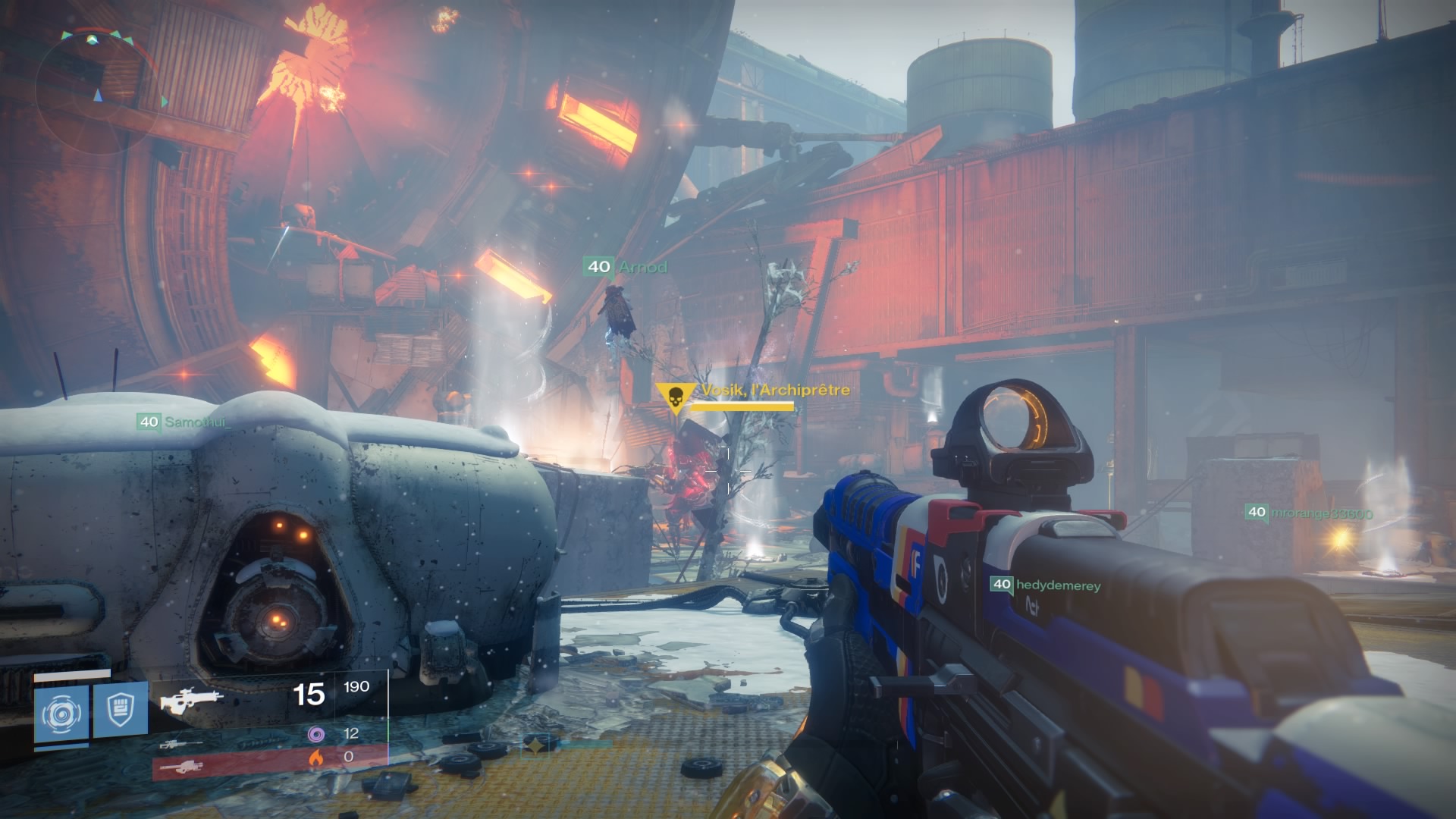The height and width of the screenshot is (819, 1456).
Task: Click the sniper rifle weapon icon
Action: tap(182, 745)
